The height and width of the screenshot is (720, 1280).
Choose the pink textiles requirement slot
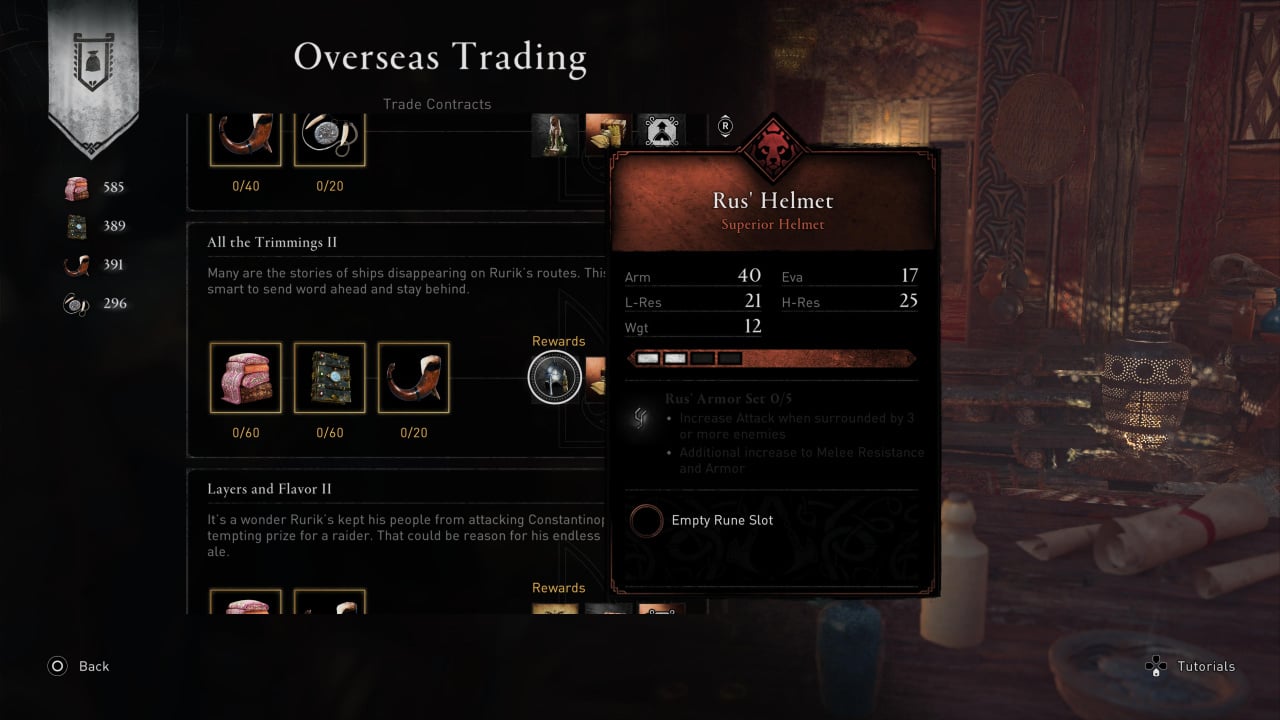[x=246, y=378]
